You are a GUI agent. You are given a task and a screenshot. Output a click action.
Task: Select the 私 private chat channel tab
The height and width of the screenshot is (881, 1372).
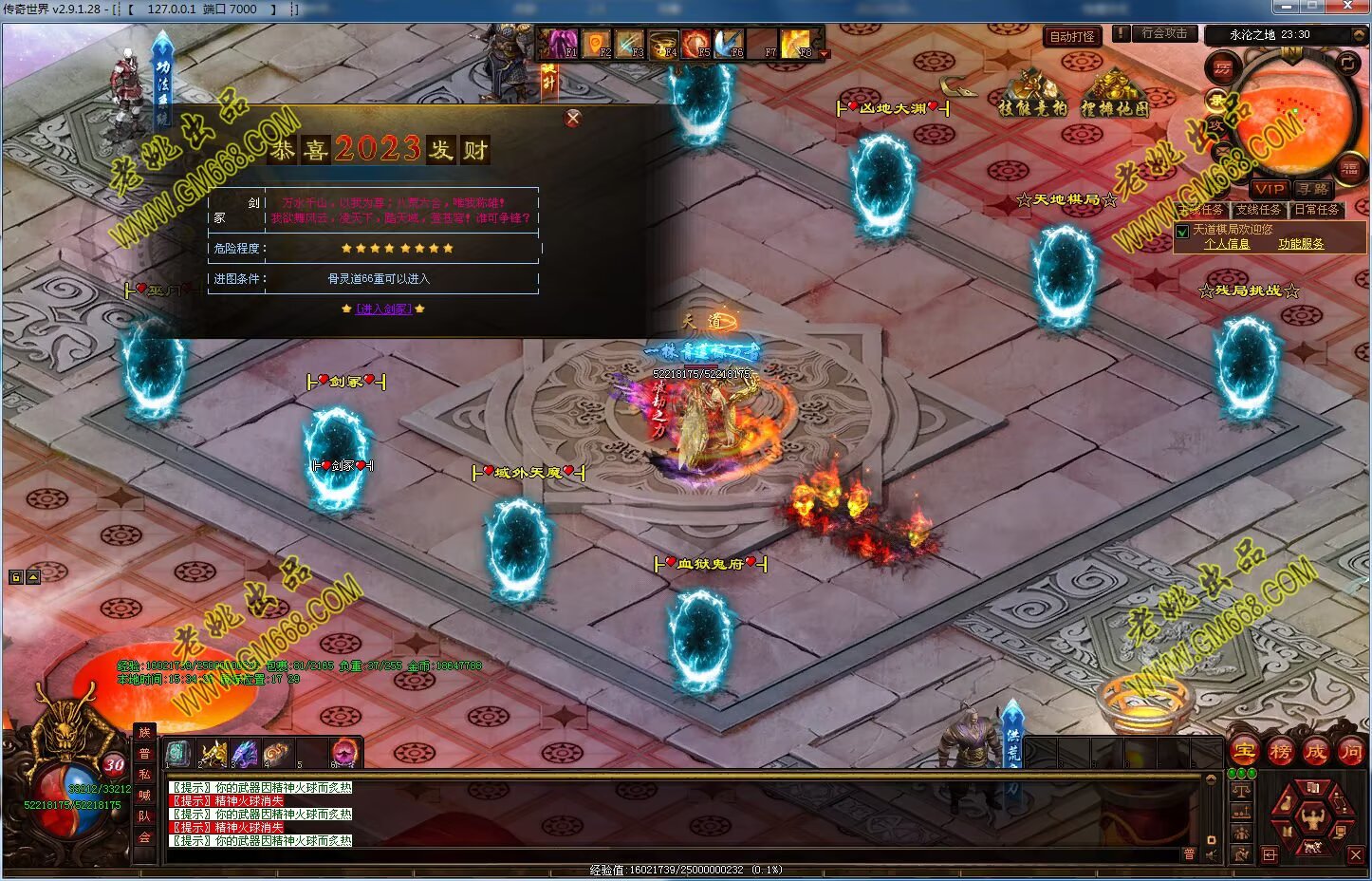tap(144, 774)
